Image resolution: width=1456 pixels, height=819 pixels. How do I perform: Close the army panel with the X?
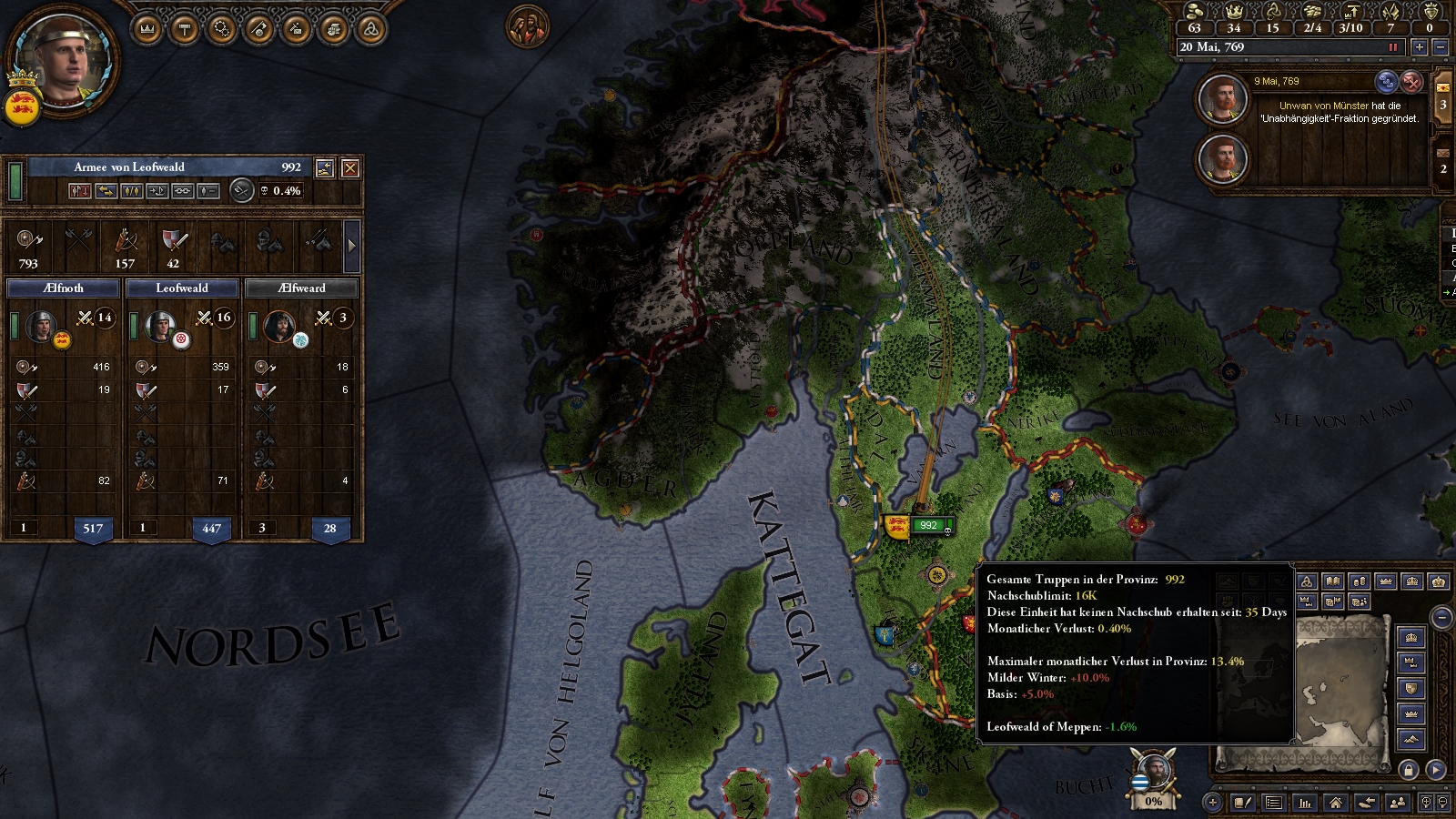(x=349, y=167)
